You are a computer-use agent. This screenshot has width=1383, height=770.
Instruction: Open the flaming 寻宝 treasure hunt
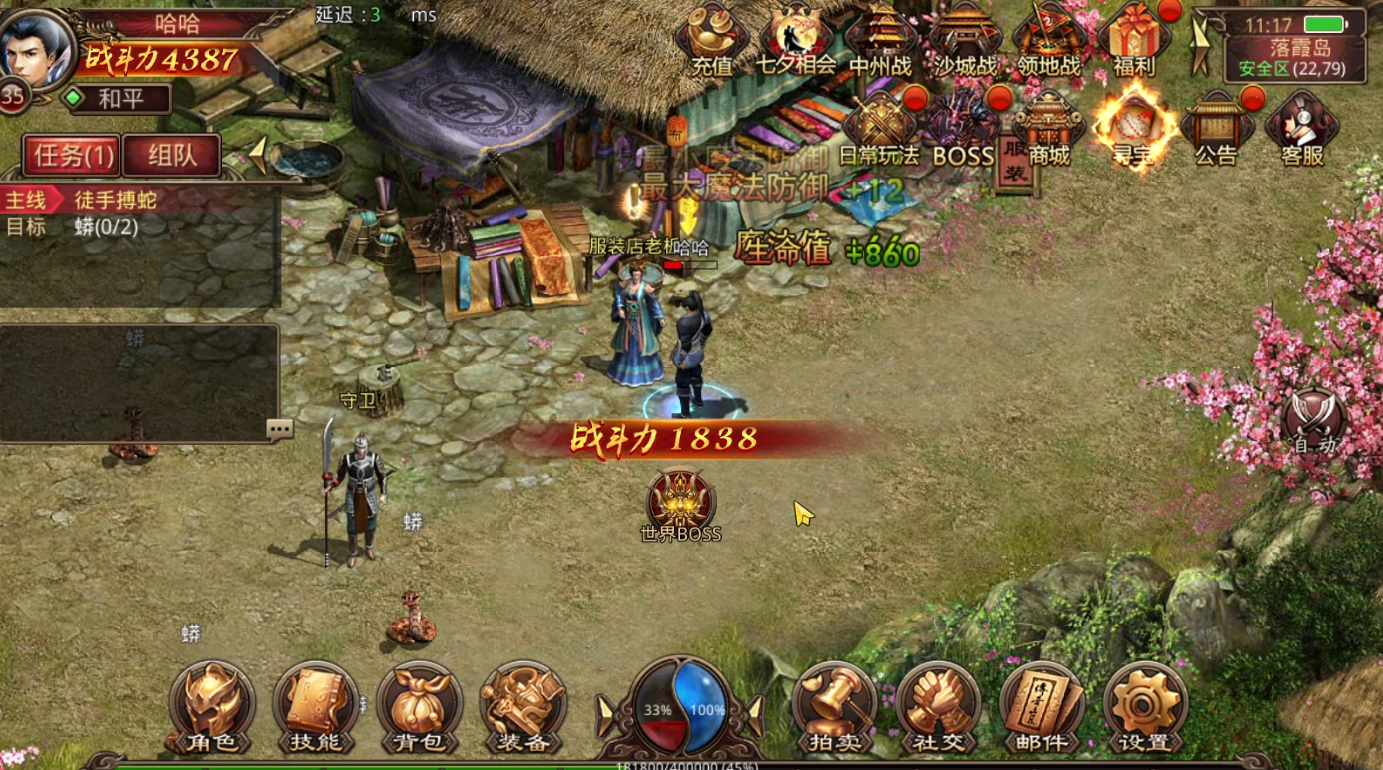pos(1133,125)
